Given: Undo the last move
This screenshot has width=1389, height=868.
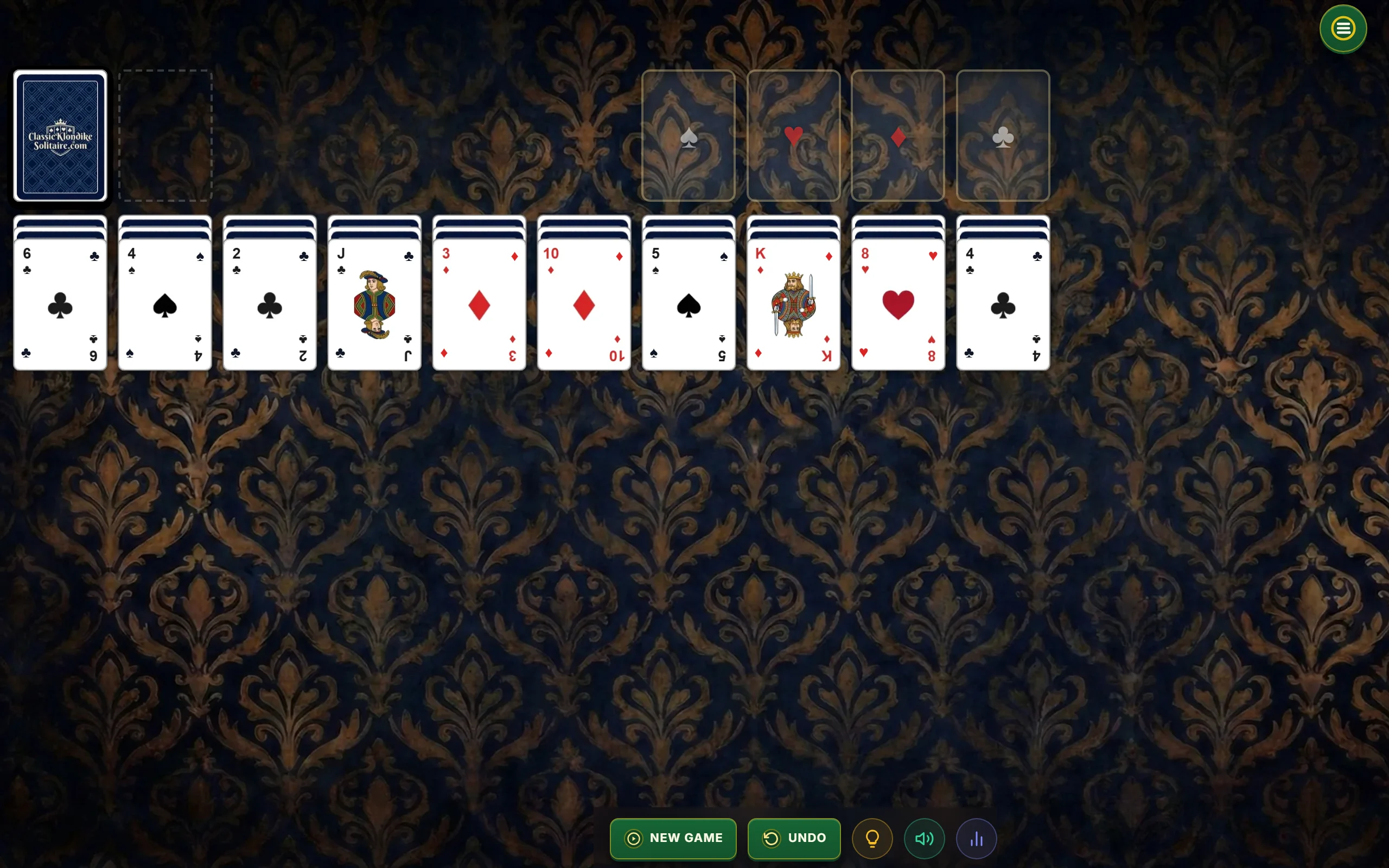Looking at the screenshot, I should (794, 838).
